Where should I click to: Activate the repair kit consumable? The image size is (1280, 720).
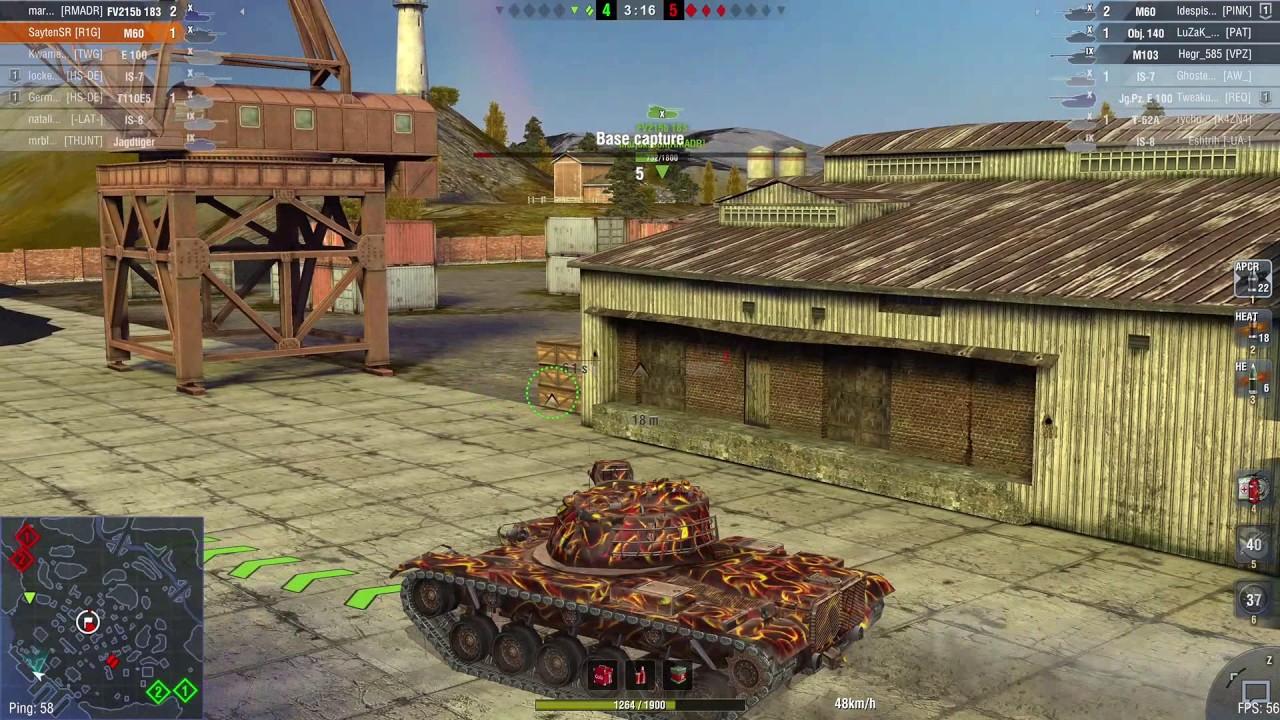coord(677,677)
